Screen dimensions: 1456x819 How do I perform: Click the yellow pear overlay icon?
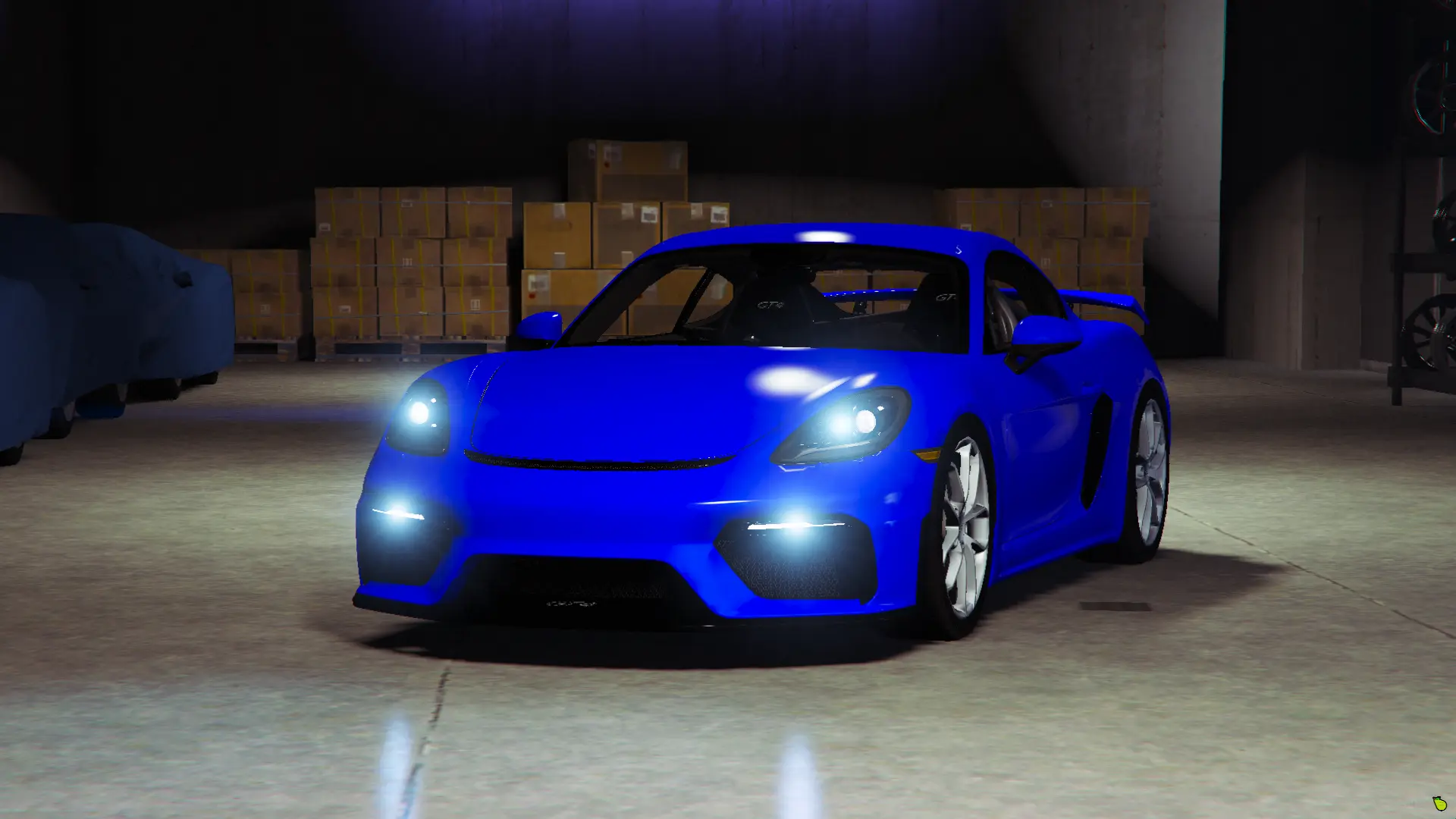pos(1439,804)
